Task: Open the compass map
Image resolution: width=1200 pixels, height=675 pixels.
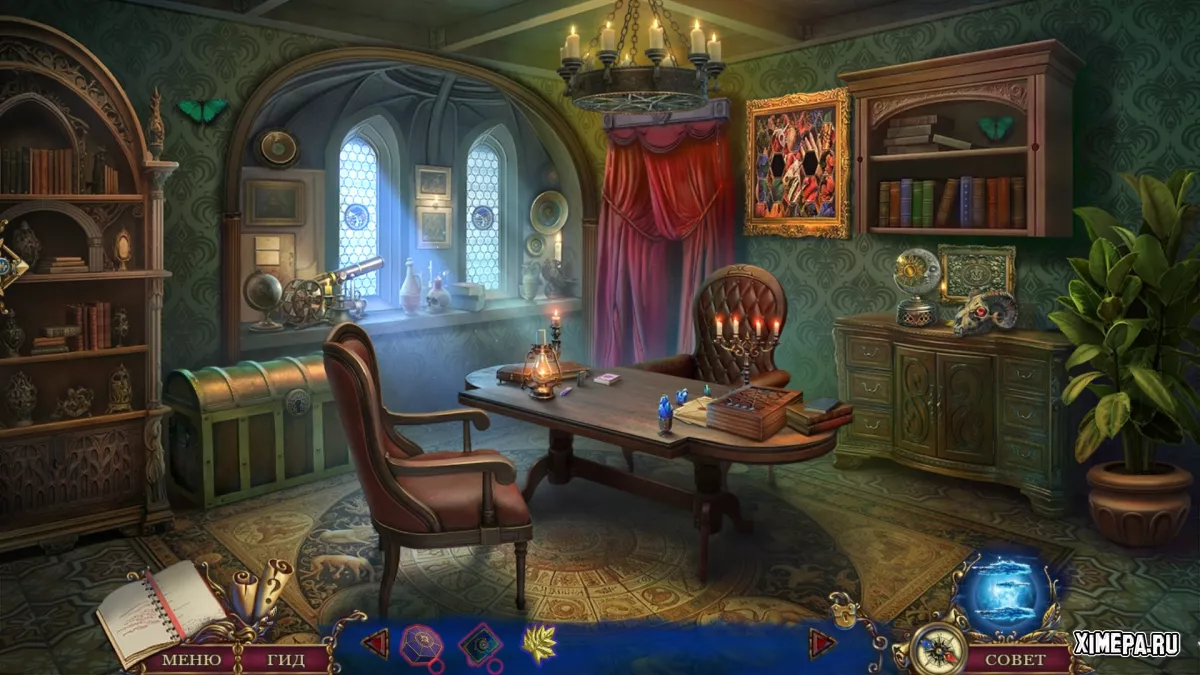Action: [938, 649]
